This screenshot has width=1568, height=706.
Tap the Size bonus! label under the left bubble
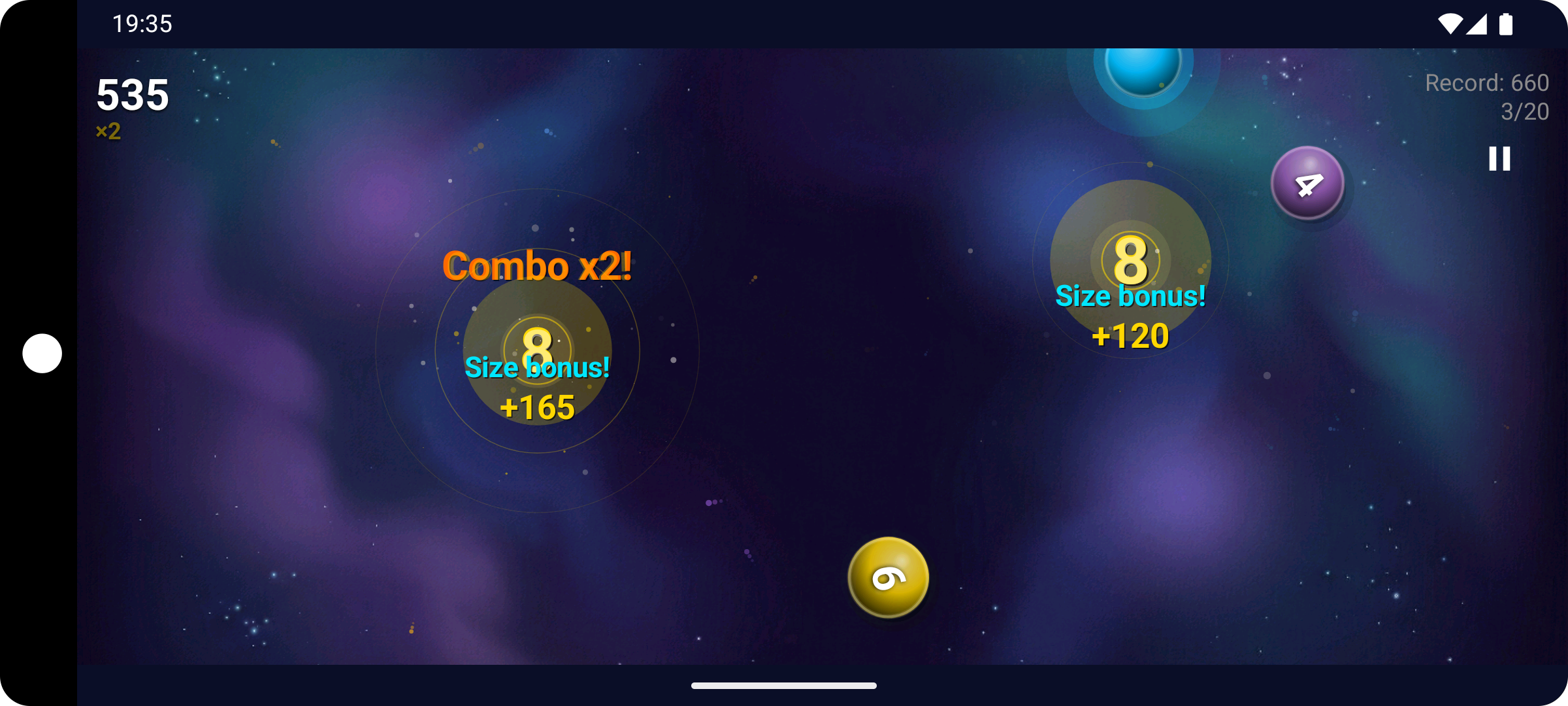coord(537,368)
